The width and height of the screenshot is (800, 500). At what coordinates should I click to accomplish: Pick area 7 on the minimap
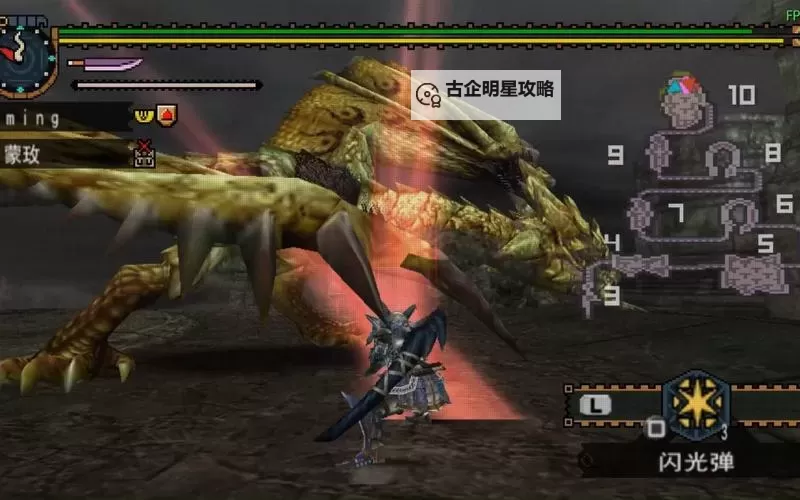tap(676, 212)
